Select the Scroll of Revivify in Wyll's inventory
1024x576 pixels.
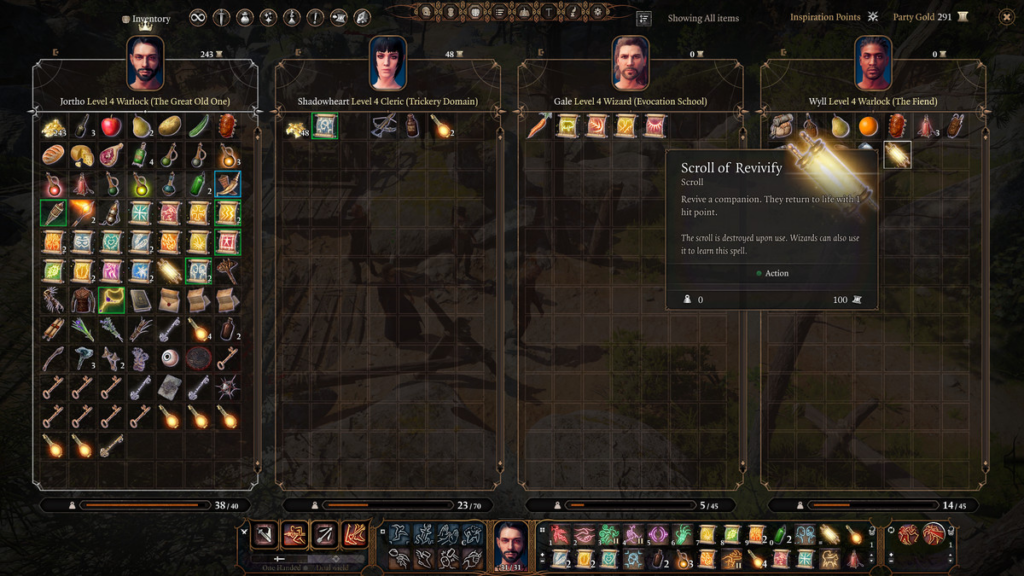pyautogui.click(x=897, y=155)
